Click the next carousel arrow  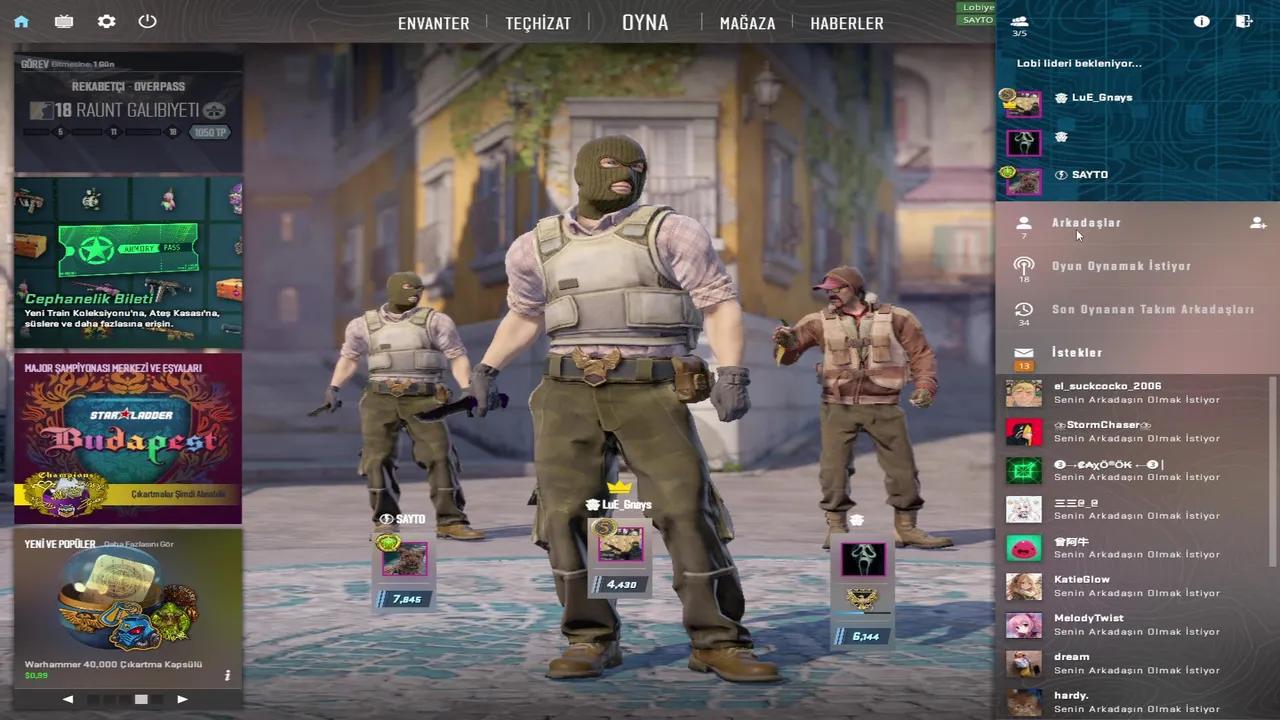point(182,699)
